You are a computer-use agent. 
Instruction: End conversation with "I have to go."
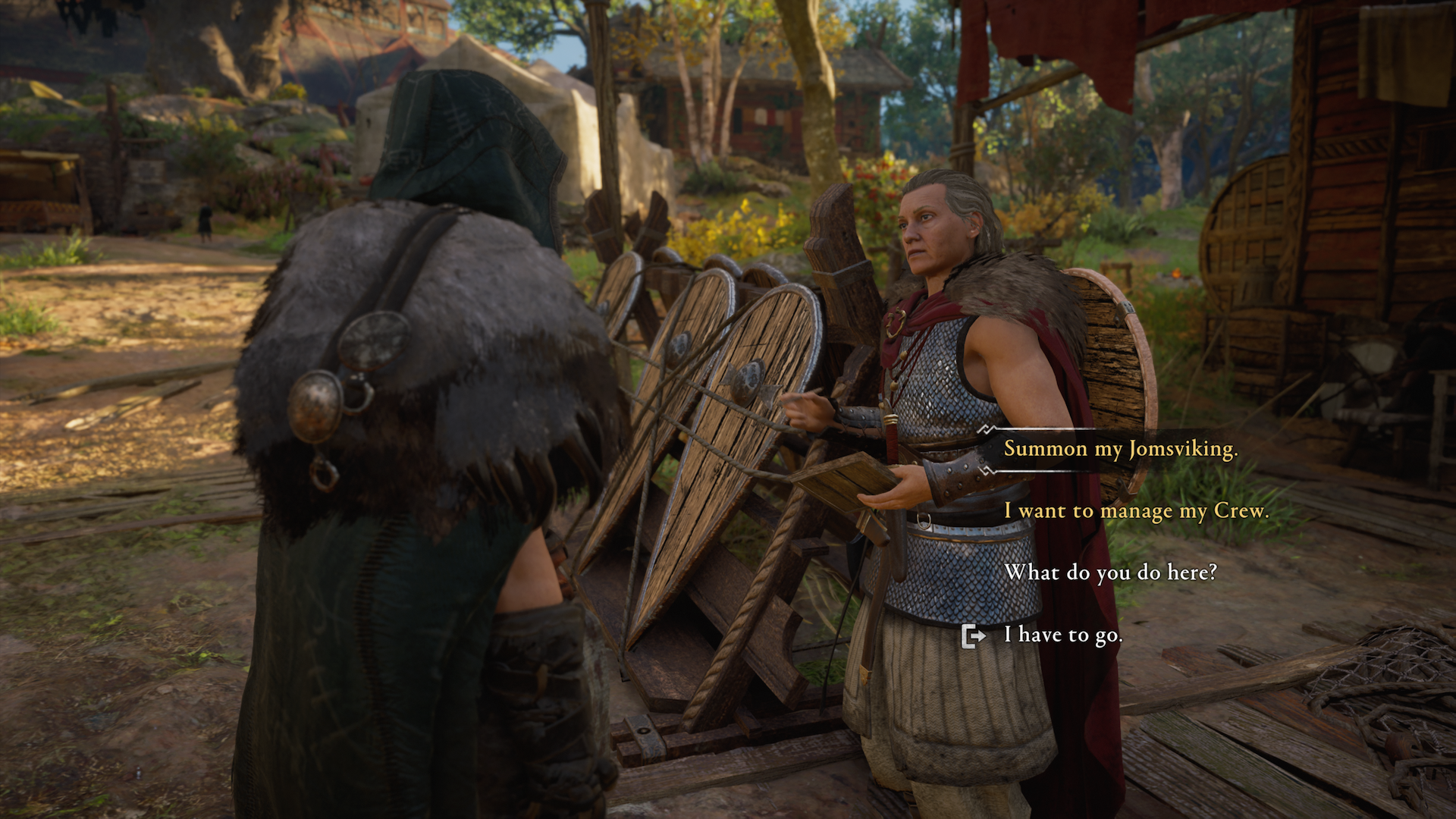(1062, 635)
